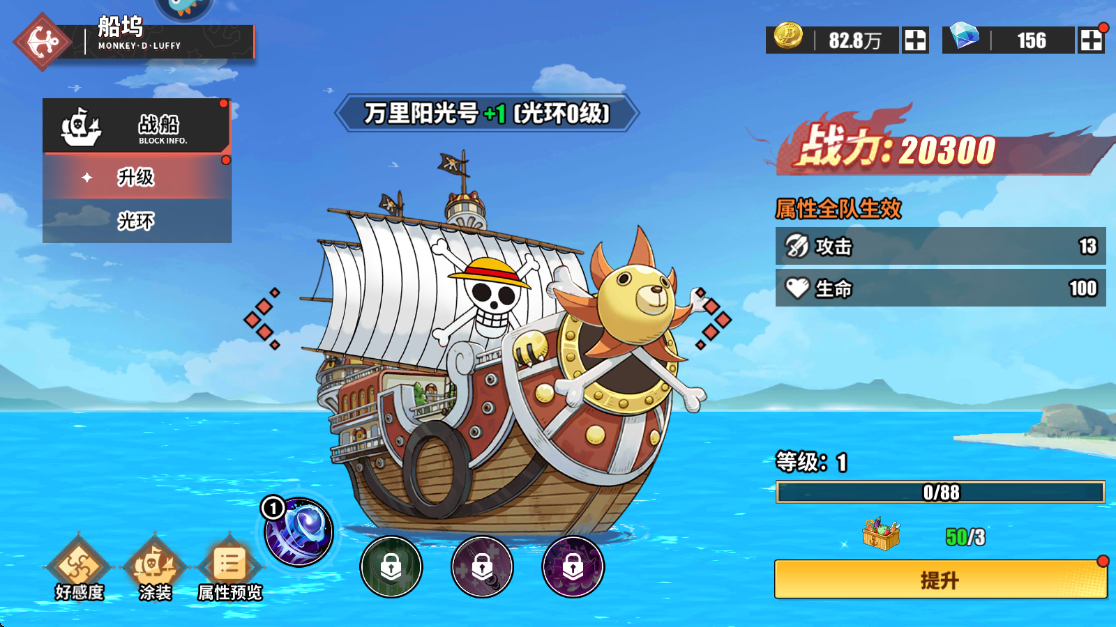Select the unlocked blue orb ship skill
The image size is (1116, 627).
(x=299, y=532)
